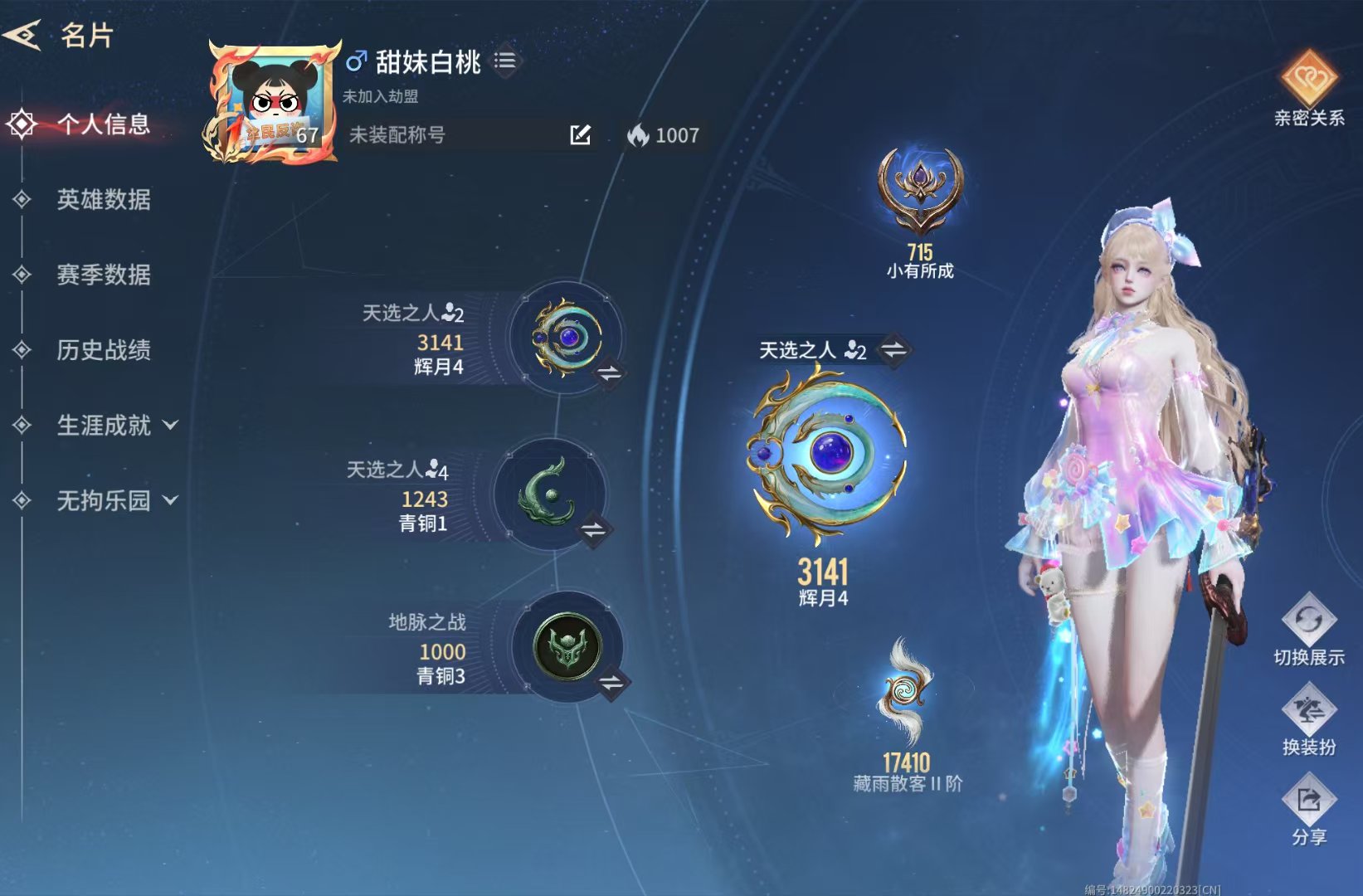Toggle the mode arrows beside central 天选之人
This screenshot has height=896, width=1363.
click(x=893, y=350)
